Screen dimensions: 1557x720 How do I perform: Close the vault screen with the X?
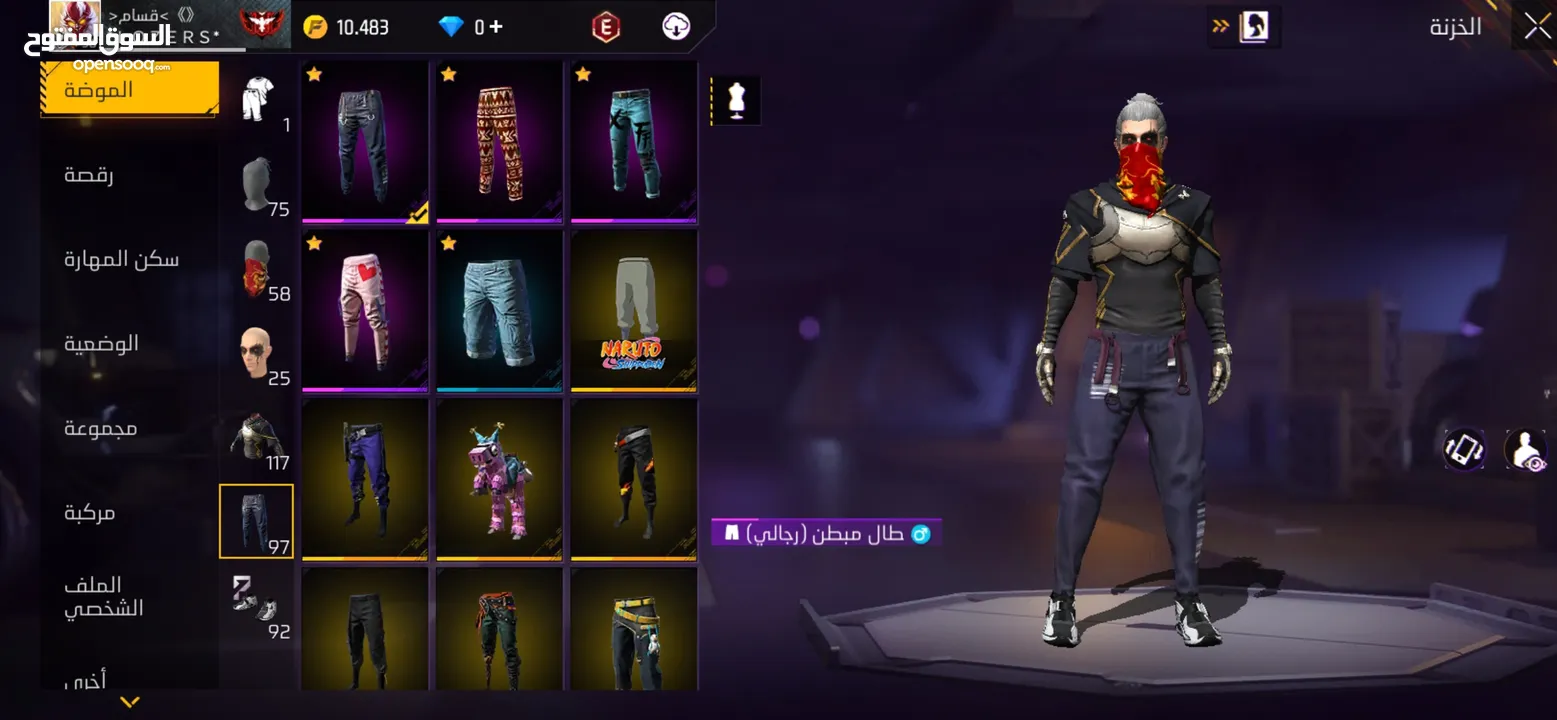[x=1536, y=27]
